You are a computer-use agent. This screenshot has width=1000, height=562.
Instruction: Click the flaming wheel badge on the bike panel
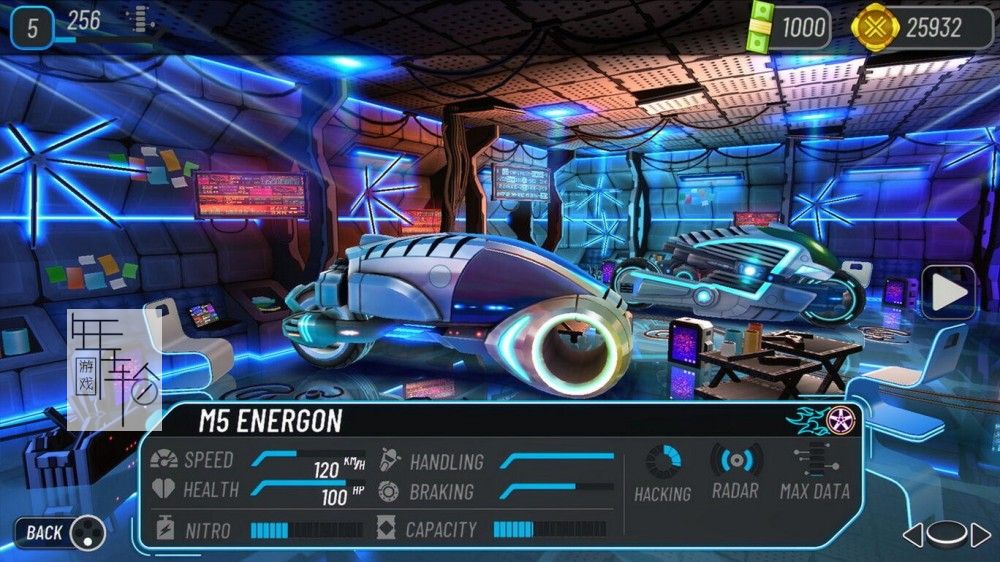pos(838,419)
